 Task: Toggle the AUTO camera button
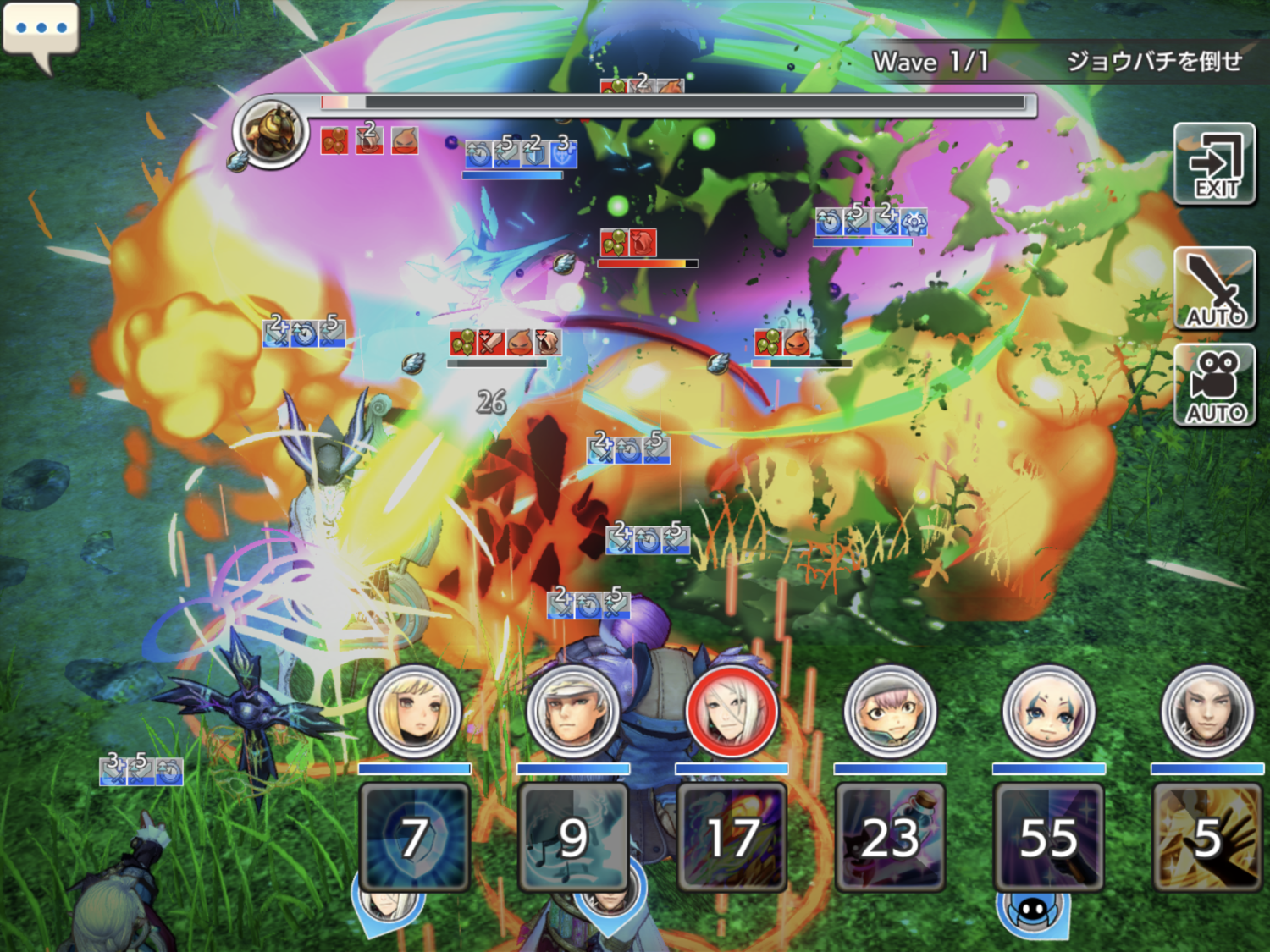pyautogui.click(x=1214, y=386)
